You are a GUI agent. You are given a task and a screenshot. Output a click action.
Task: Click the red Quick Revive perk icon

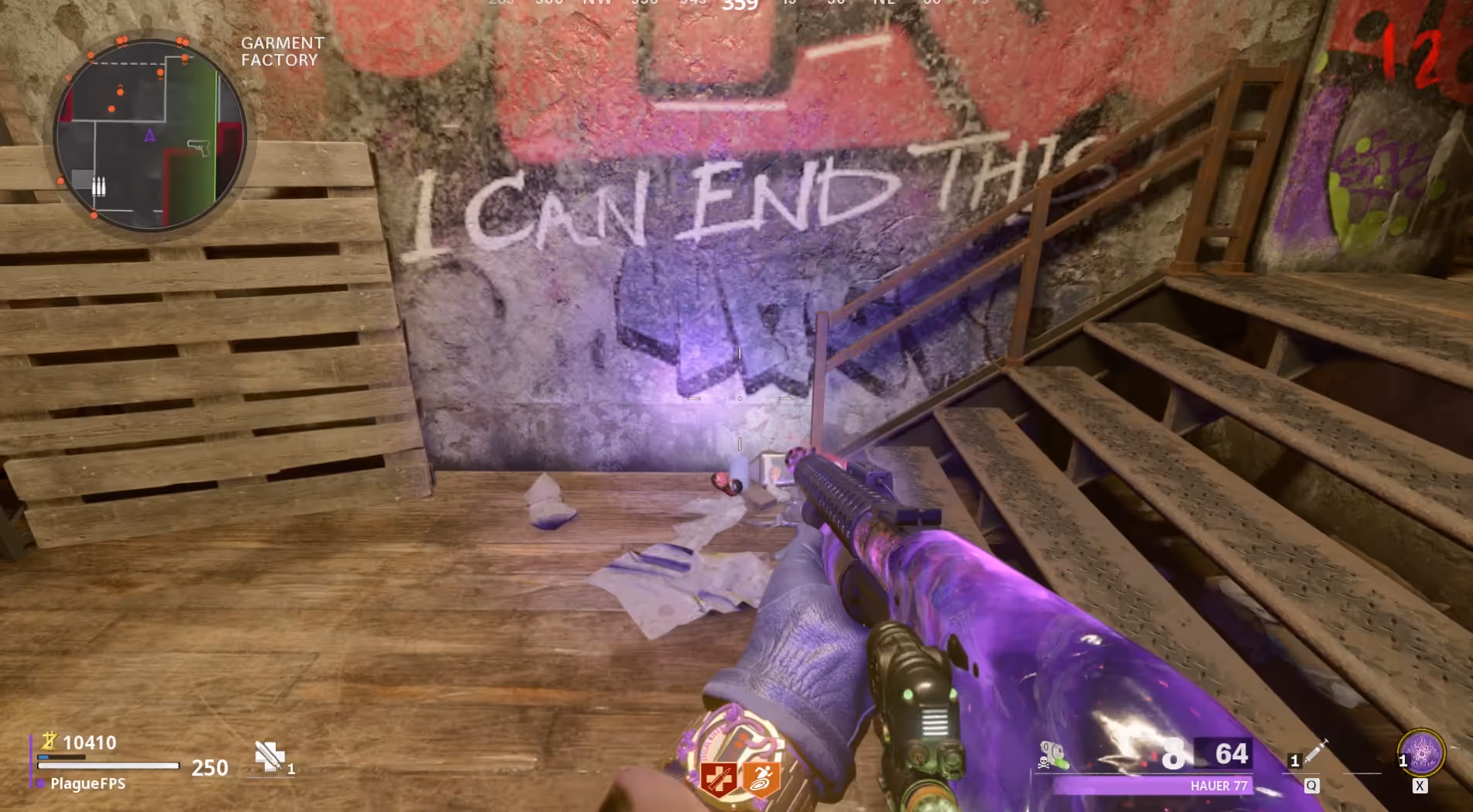(719, 778)
